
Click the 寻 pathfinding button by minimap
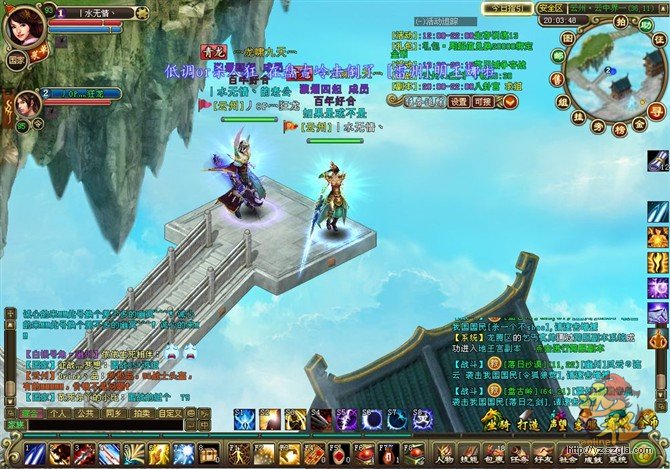click(656, 110)
